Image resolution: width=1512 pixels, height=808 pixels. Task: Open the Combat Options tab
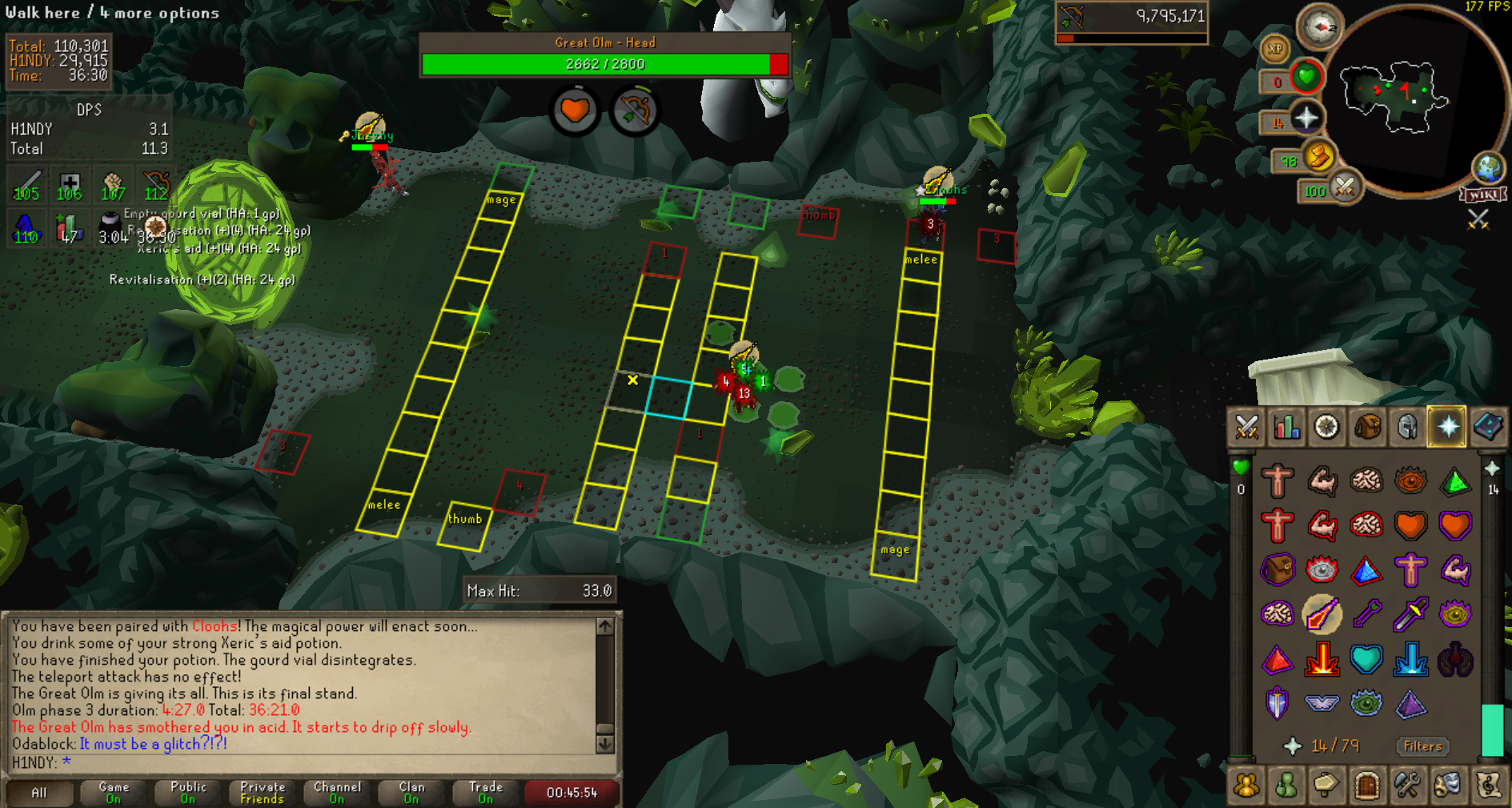pos(1246,427)
